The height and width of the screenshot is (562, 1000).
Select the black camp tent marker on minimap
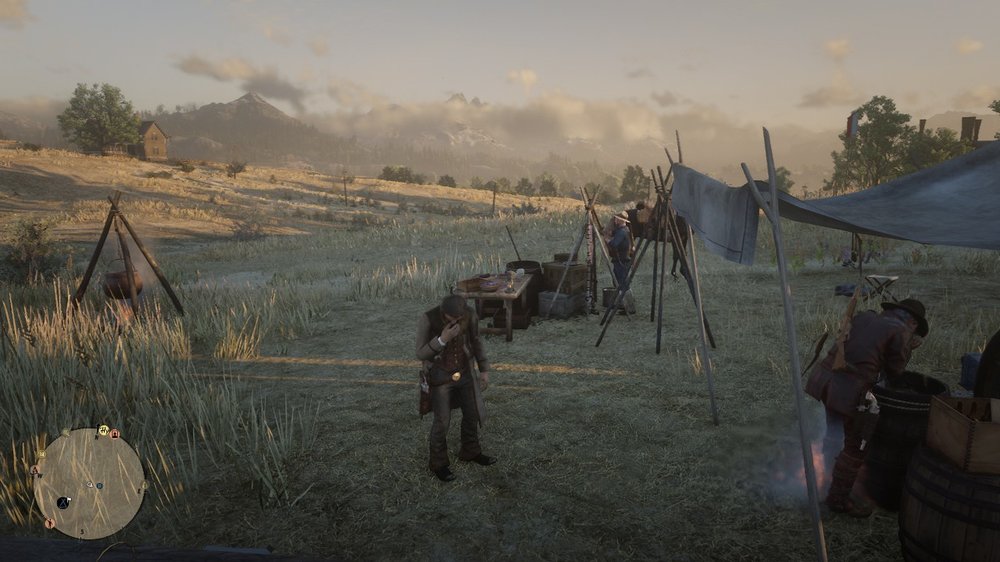(63, 502)
